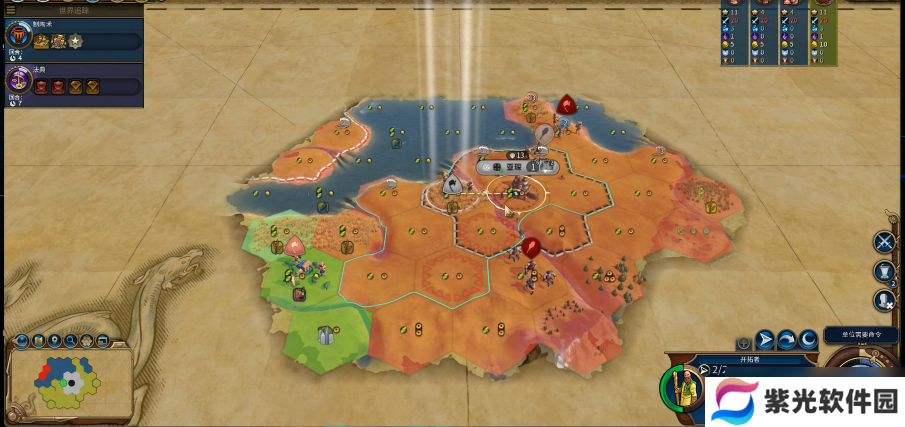Toggle the hex grid button above minimap
Viewport: 905px width, 427px height.
click(x=89, y=343)
